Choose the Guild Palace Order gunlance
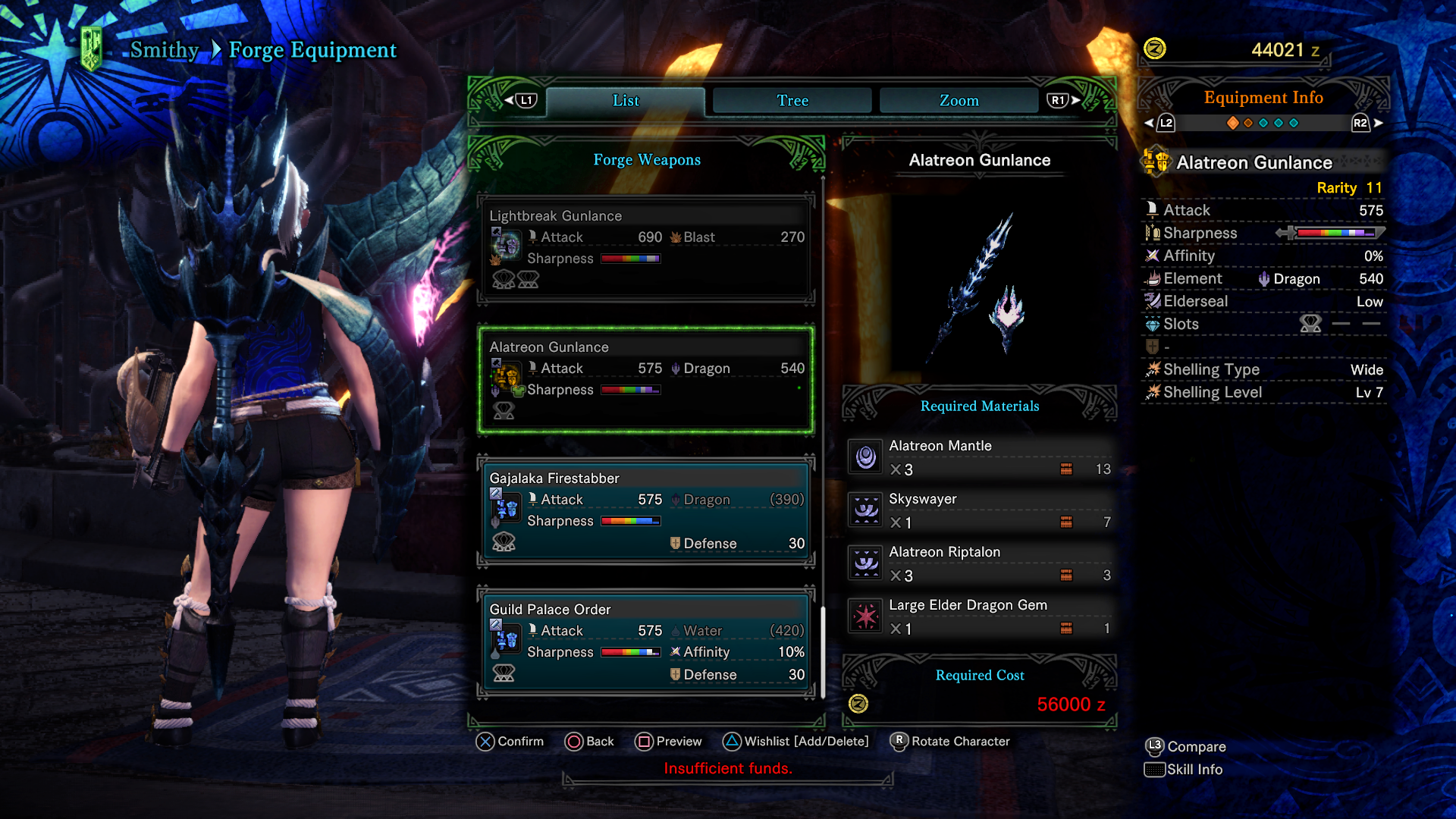1456x819 pixels. [x=646, y=642]
